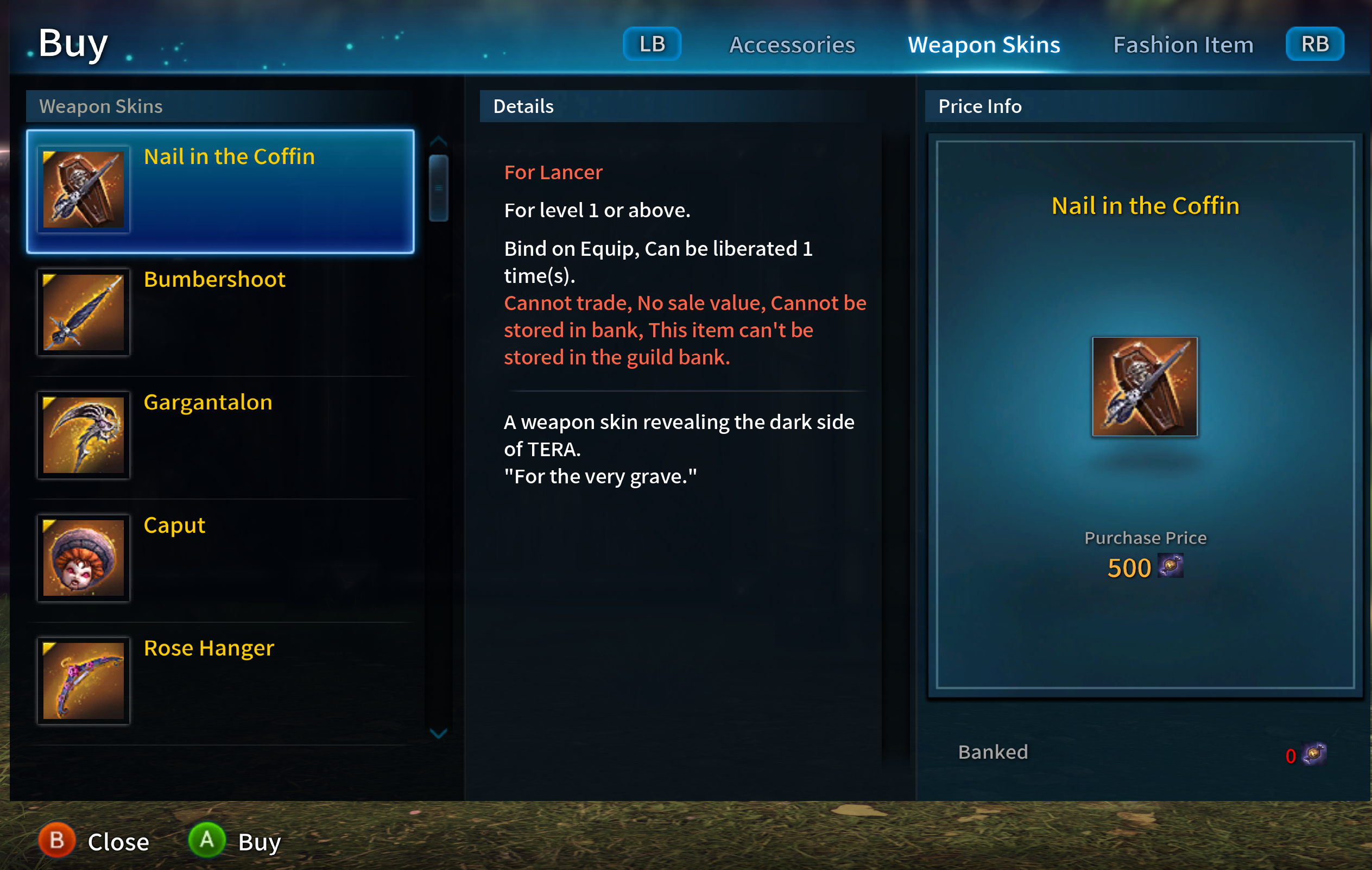Pick the Caput weapon skin
This screenshot has height=870, width=1372.
tap(220, 558)
